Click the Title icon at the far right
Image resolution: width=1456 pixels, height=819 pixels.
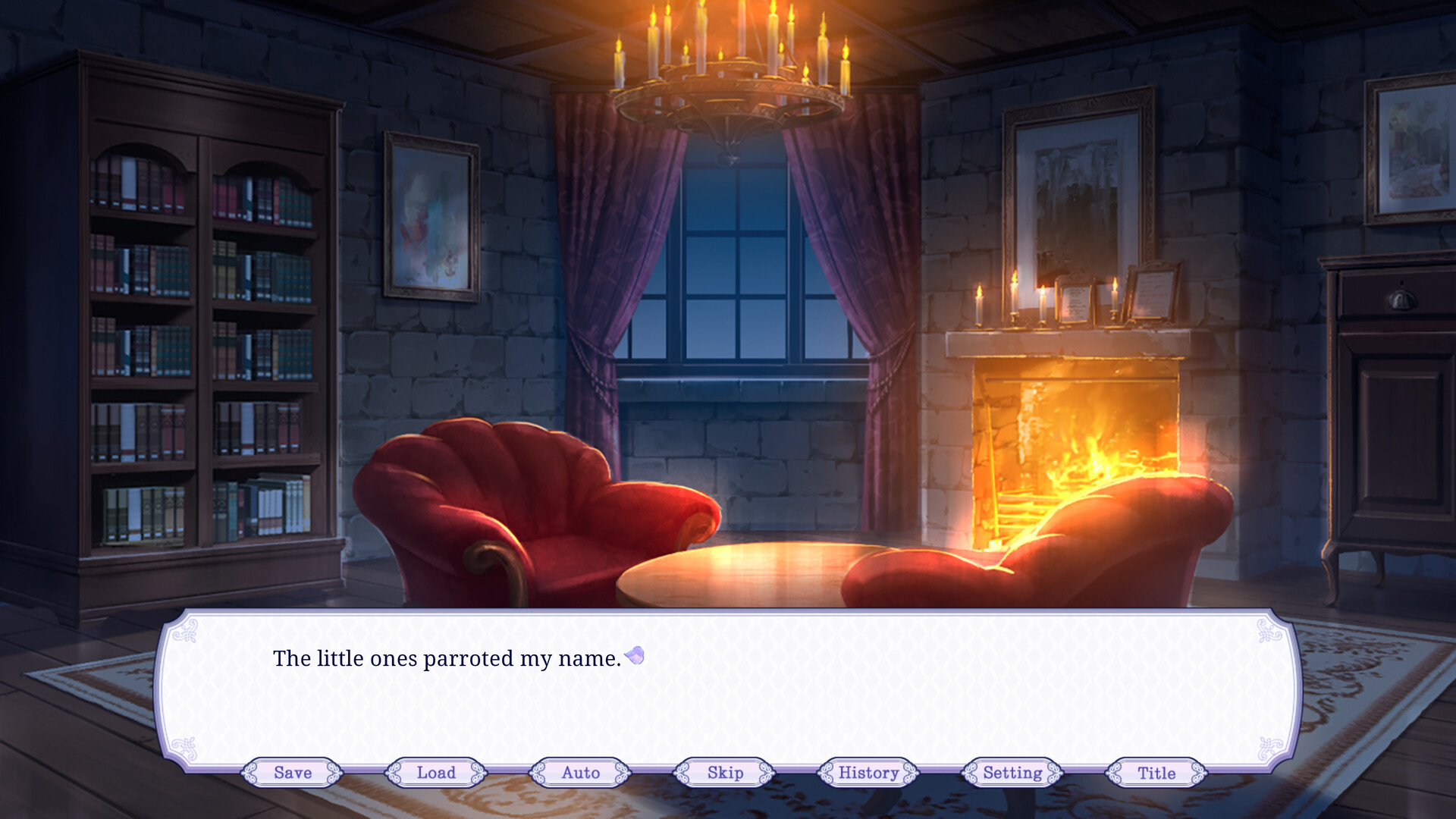[x=1155, y=773]
